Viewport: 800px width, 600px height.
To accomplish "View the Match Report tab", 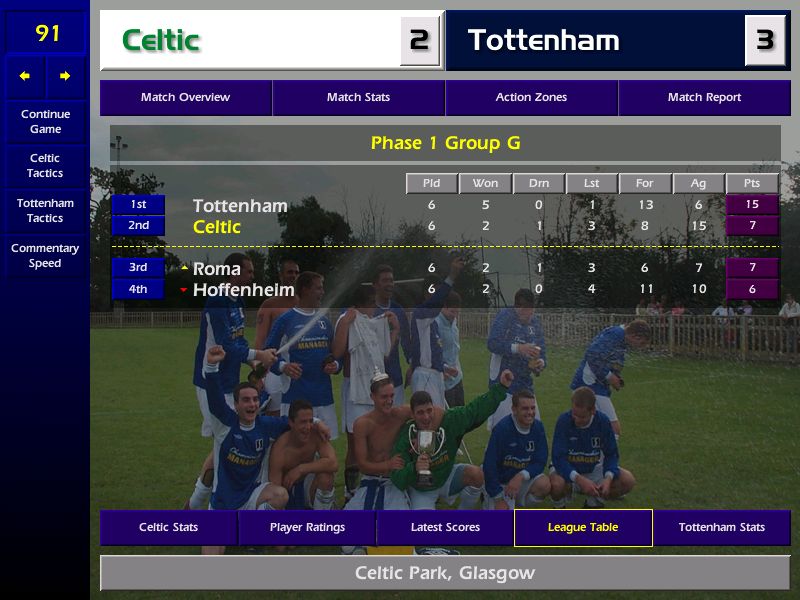I will pos(704,98).
